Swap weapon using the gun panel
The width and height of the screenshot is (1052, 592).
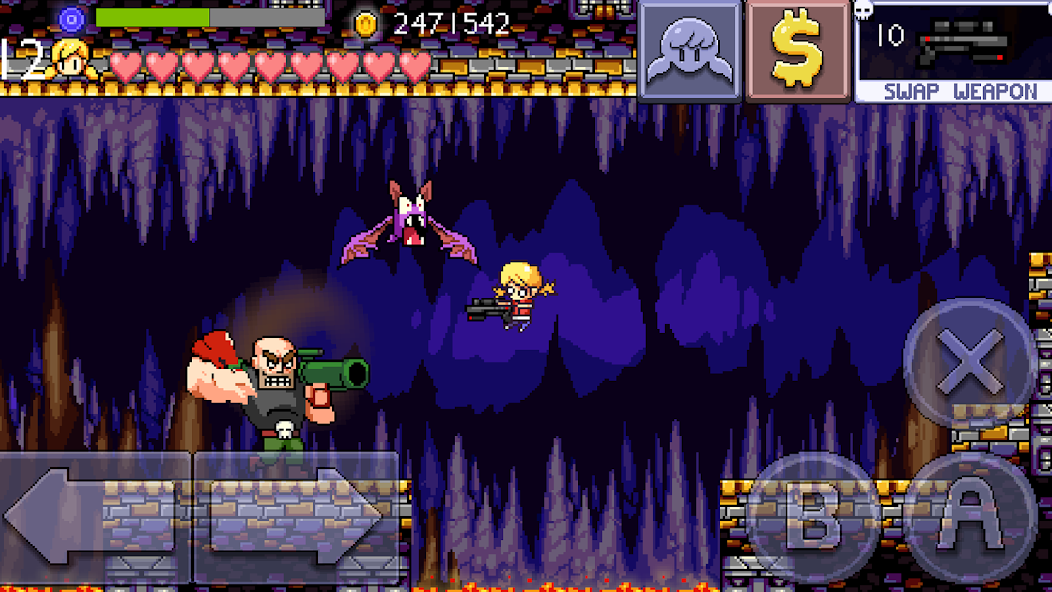952,52
